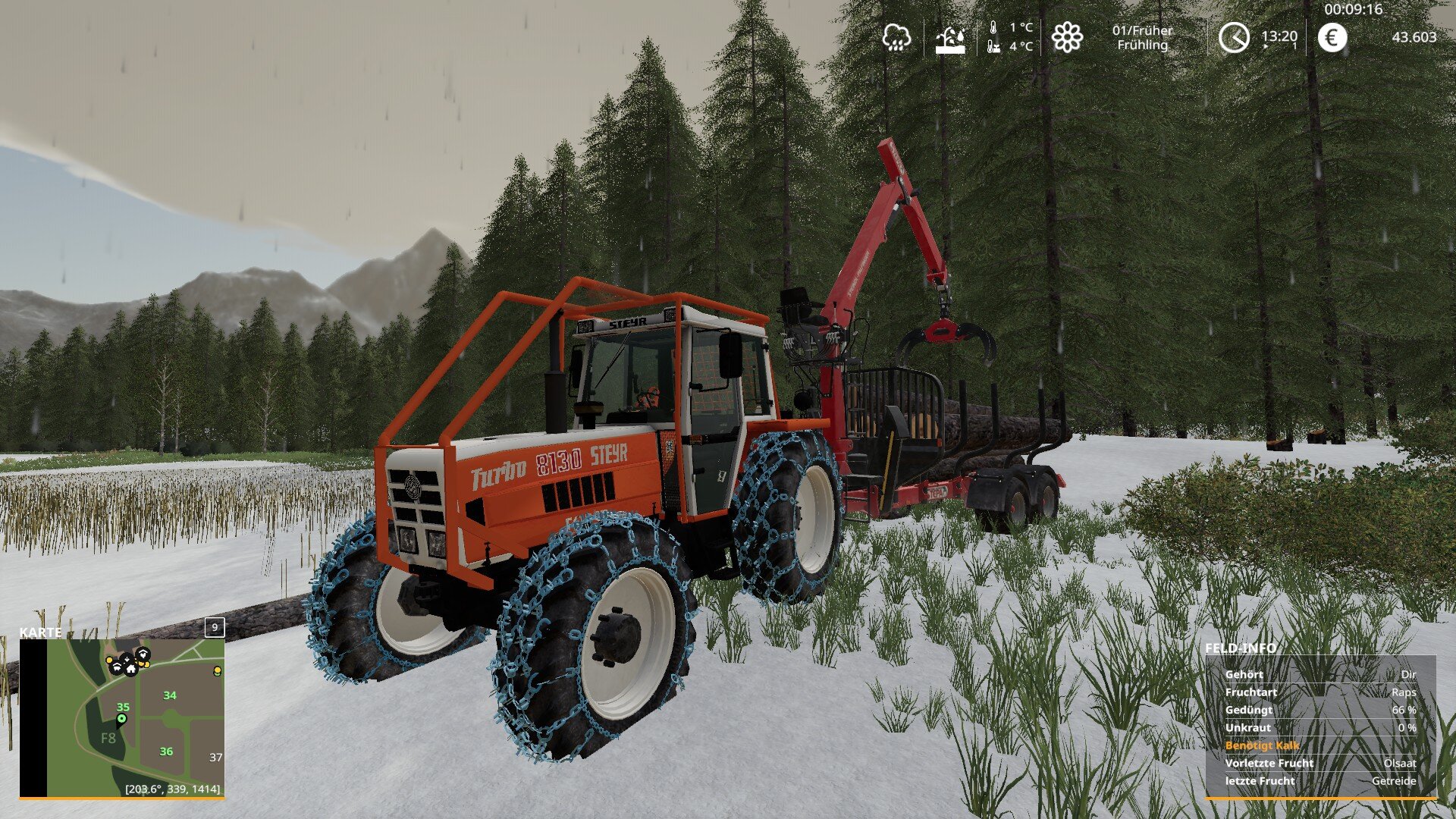The height and width of the screenshot is (819, 1456).
Task: Click the green player position marker
Action: click(x=121, y=718)
